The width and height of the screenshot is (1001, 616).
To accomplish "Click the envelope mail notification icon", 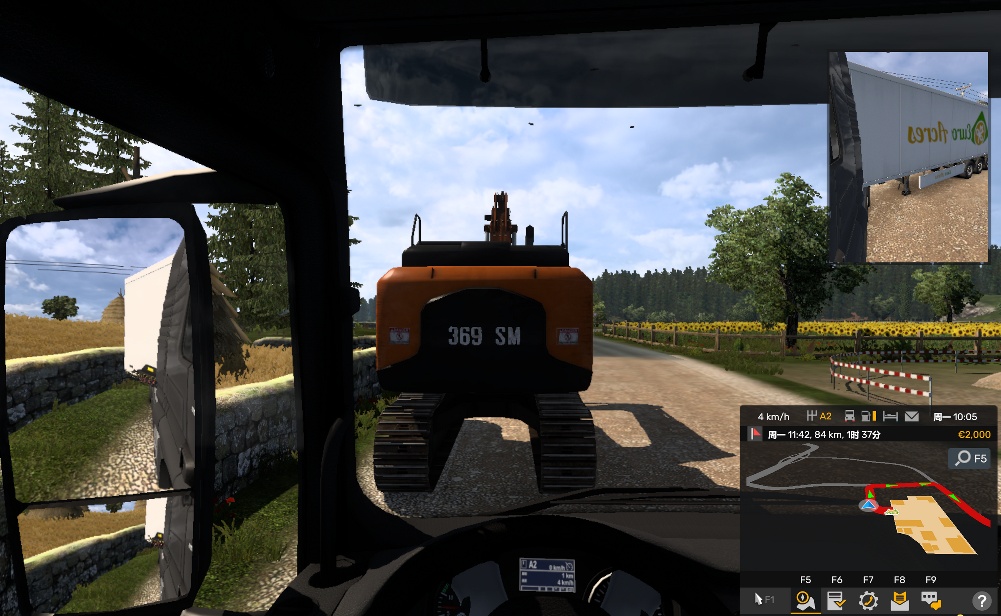I will [x=912, y=416].
